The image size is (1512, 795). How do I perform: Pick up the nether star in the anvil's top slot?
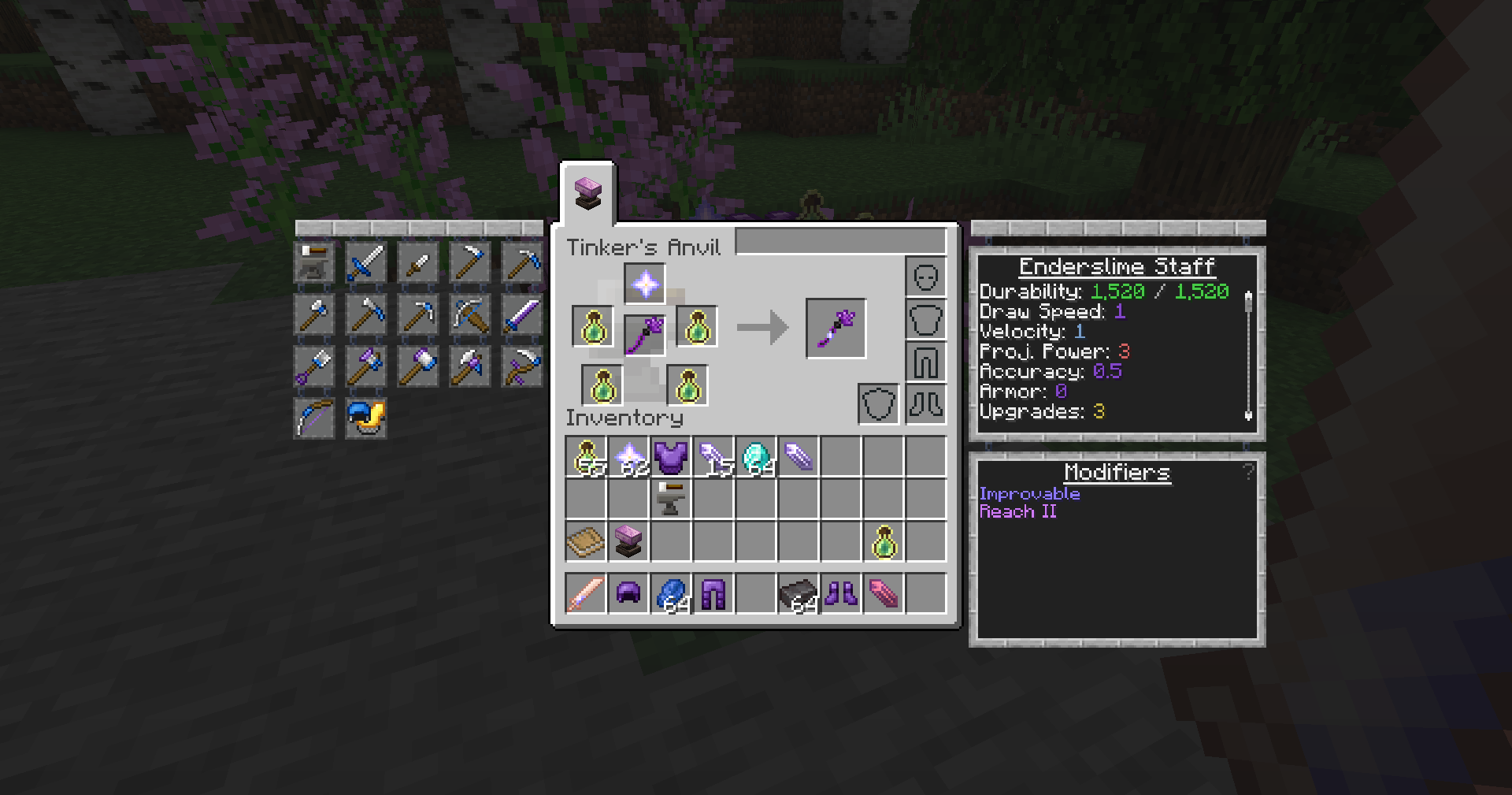[645, 284]
